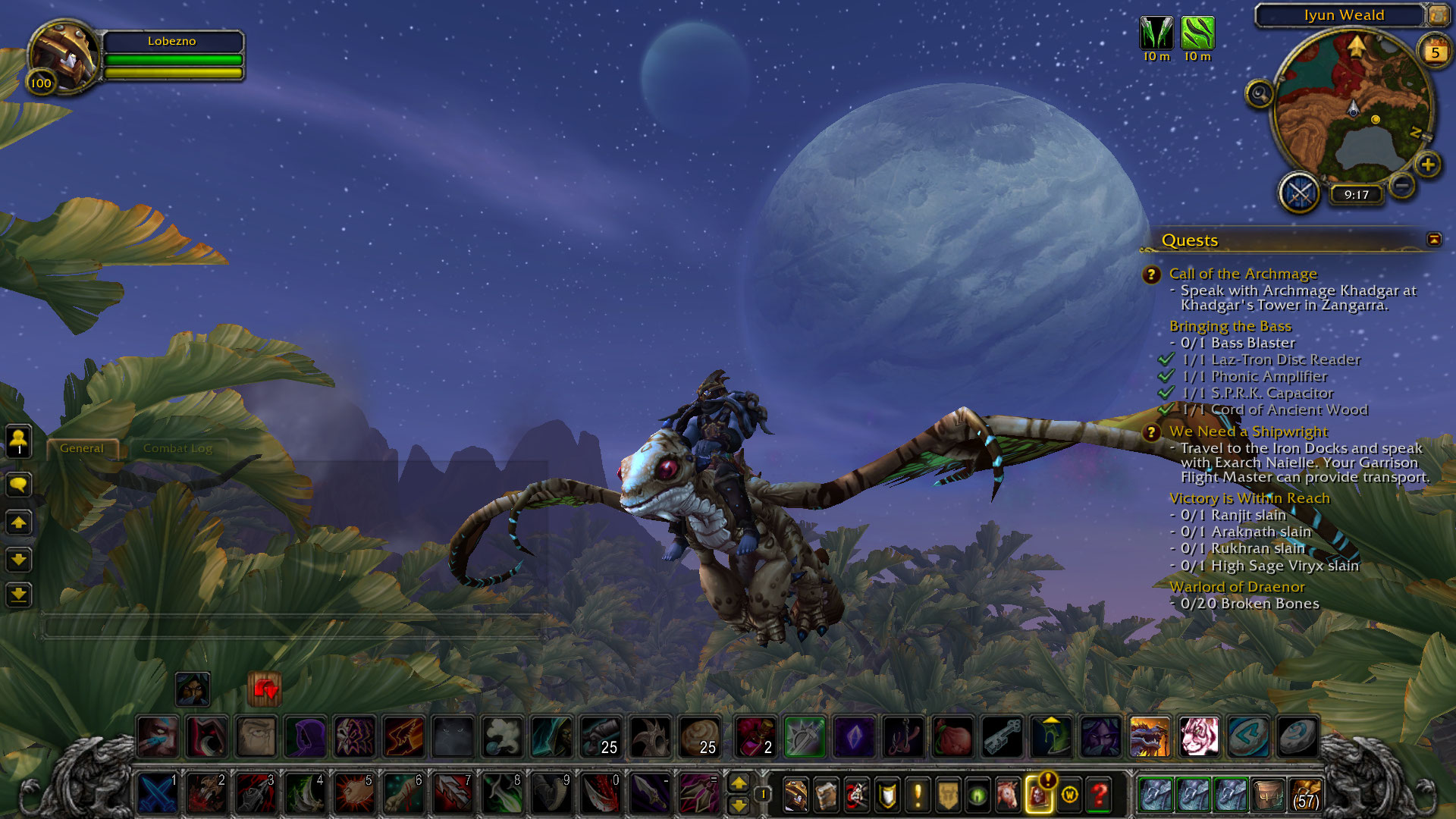
Task: Collapse the Quests tracker panel
Action: click(1433, 240)
